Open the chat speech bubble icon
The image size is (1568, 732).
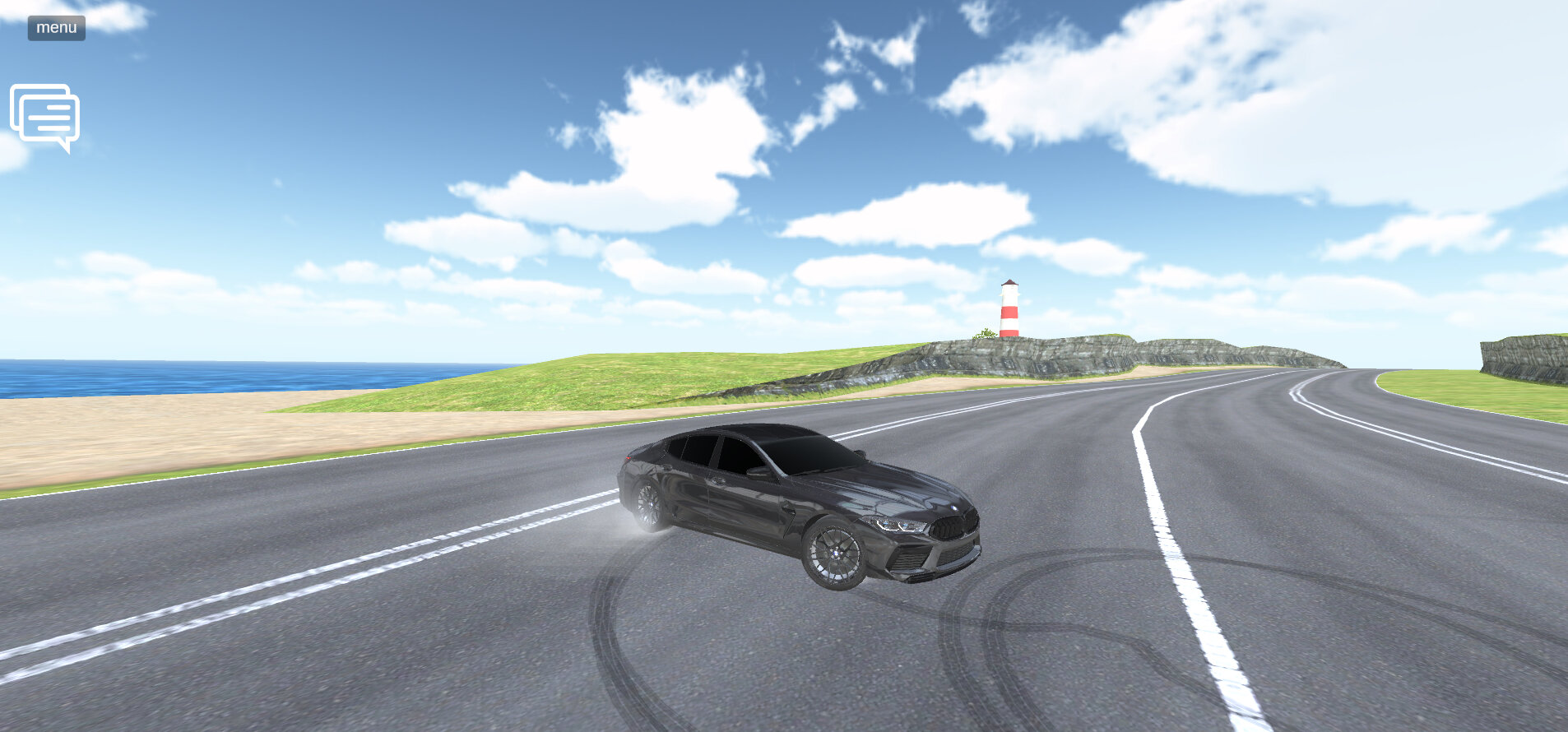click(45, 117)
